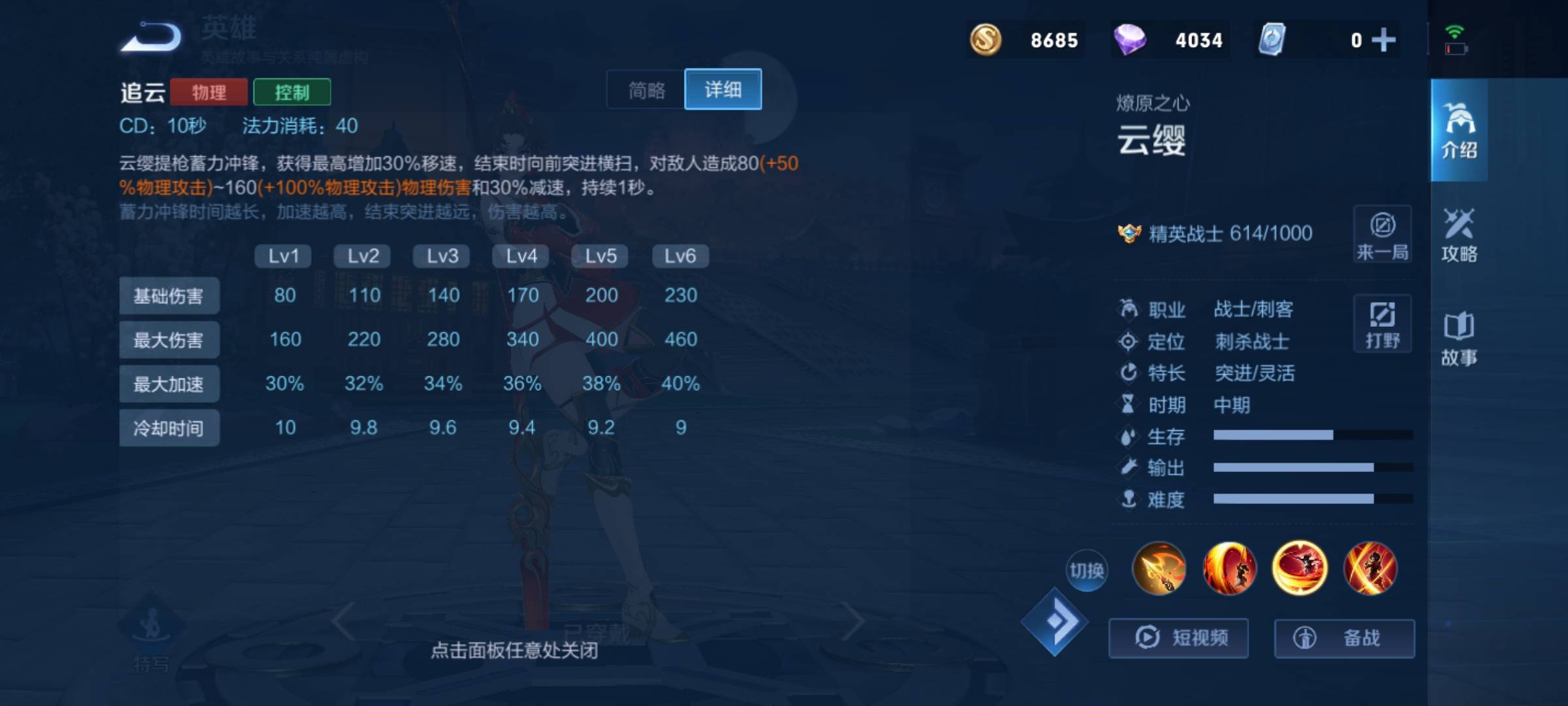
Task: Select the 详细 detailed view tab
Action: (723, 90)
